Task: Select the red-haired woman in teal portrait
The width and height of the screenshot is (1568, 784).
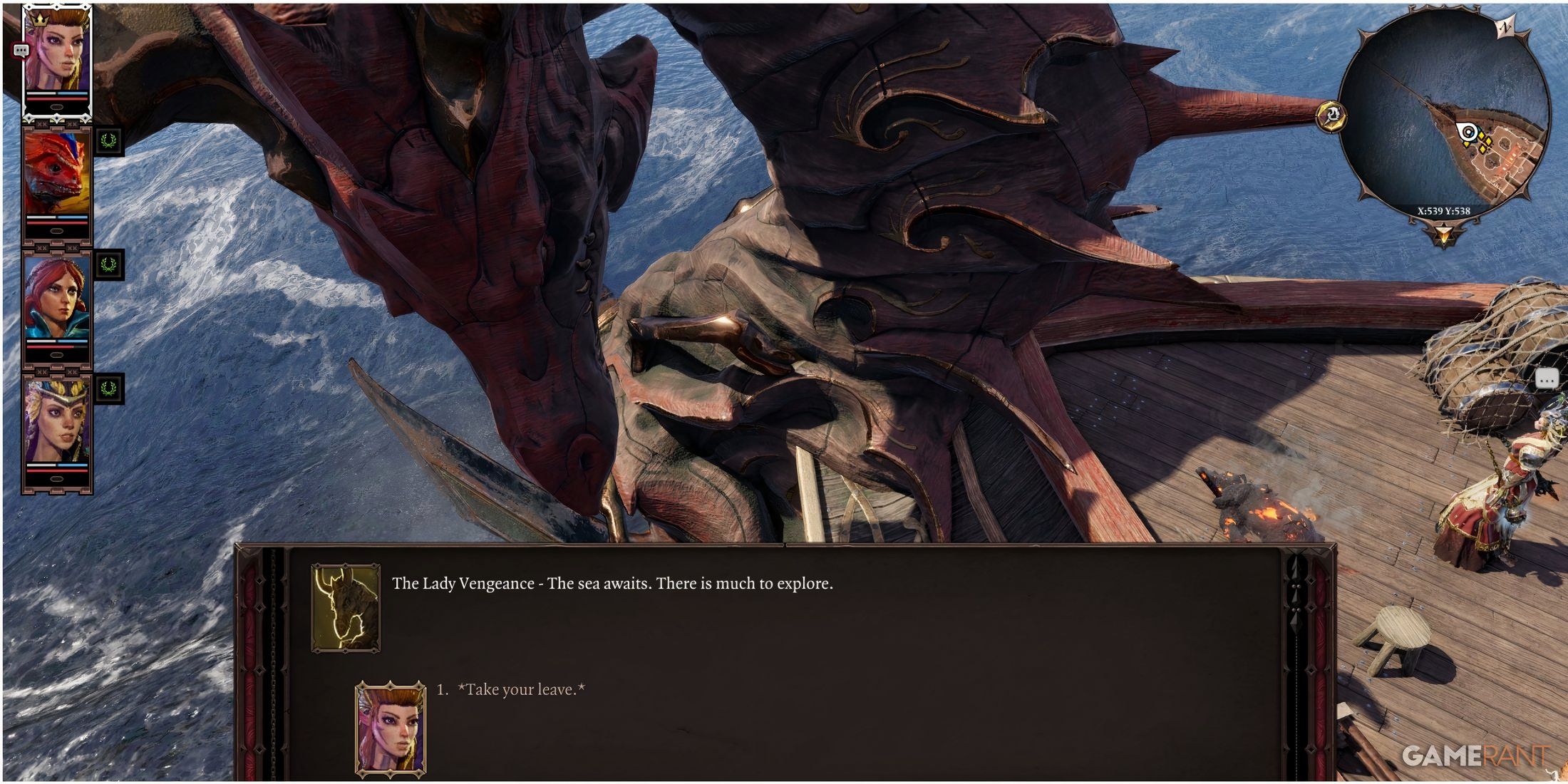Action: click(x=57, y=299)
